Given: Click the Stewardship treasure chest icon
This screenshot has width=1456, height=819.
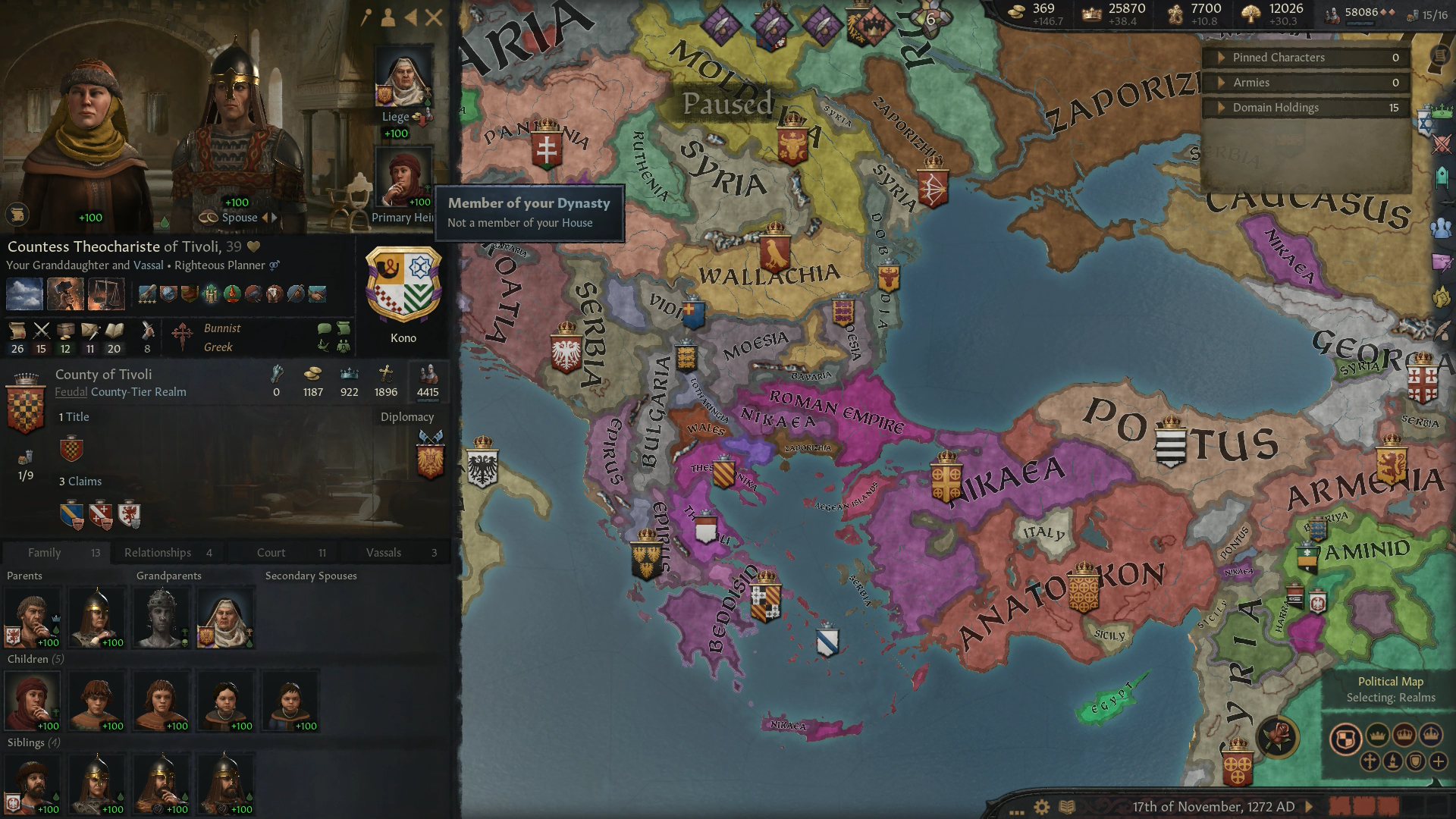Looking at the screenshot, I should pos(66,328).
